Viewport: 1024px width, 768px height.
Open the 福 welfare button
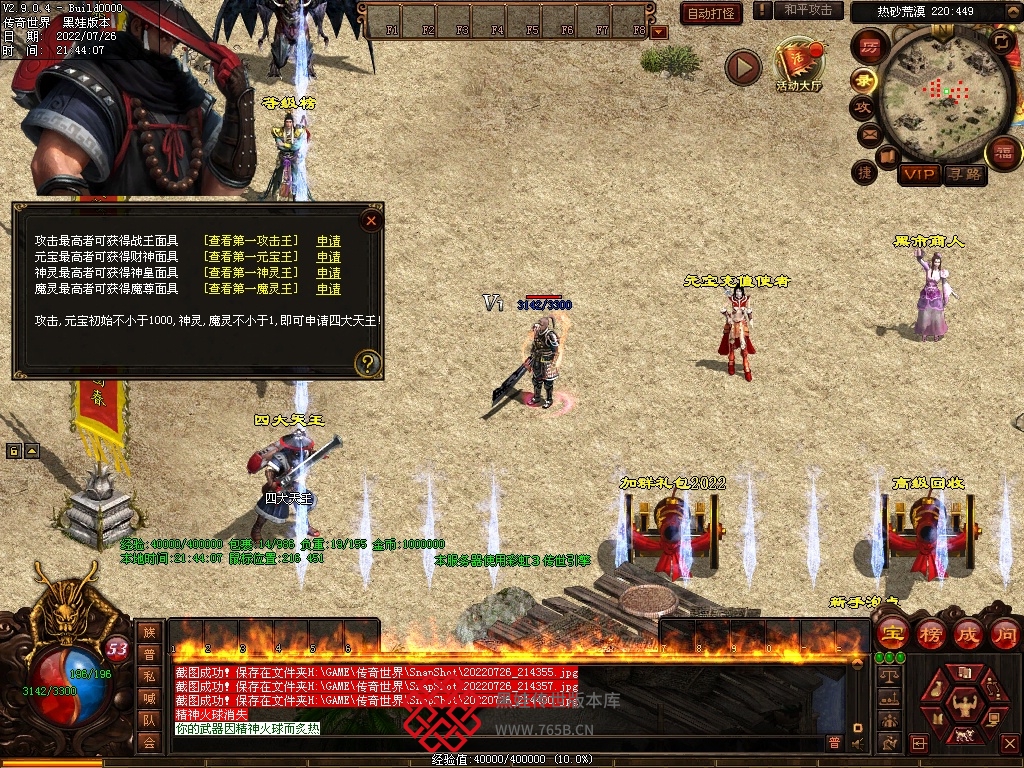pyautogui.click(x=1002, y=152)
